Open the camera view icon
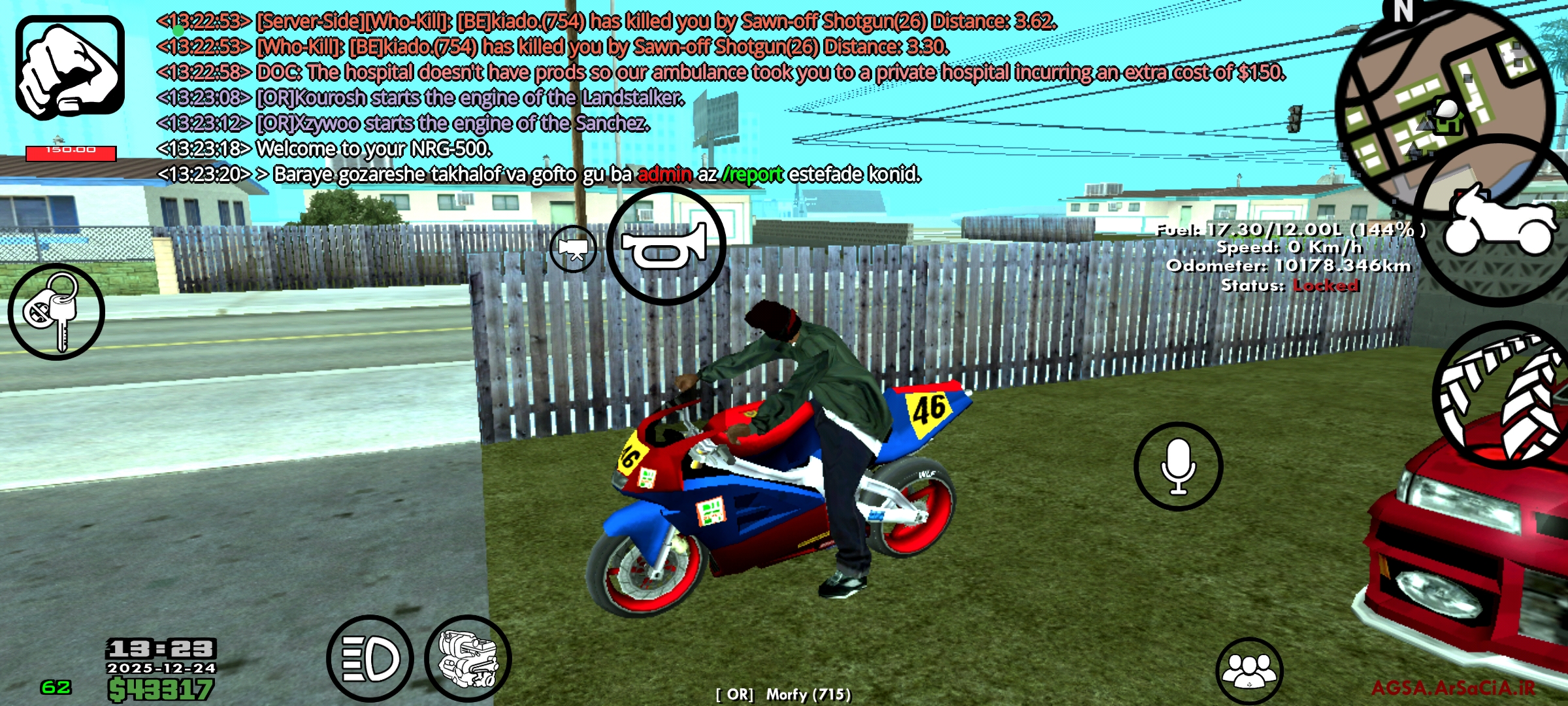This screenshot has width=1568, height=706. point(574,249)
